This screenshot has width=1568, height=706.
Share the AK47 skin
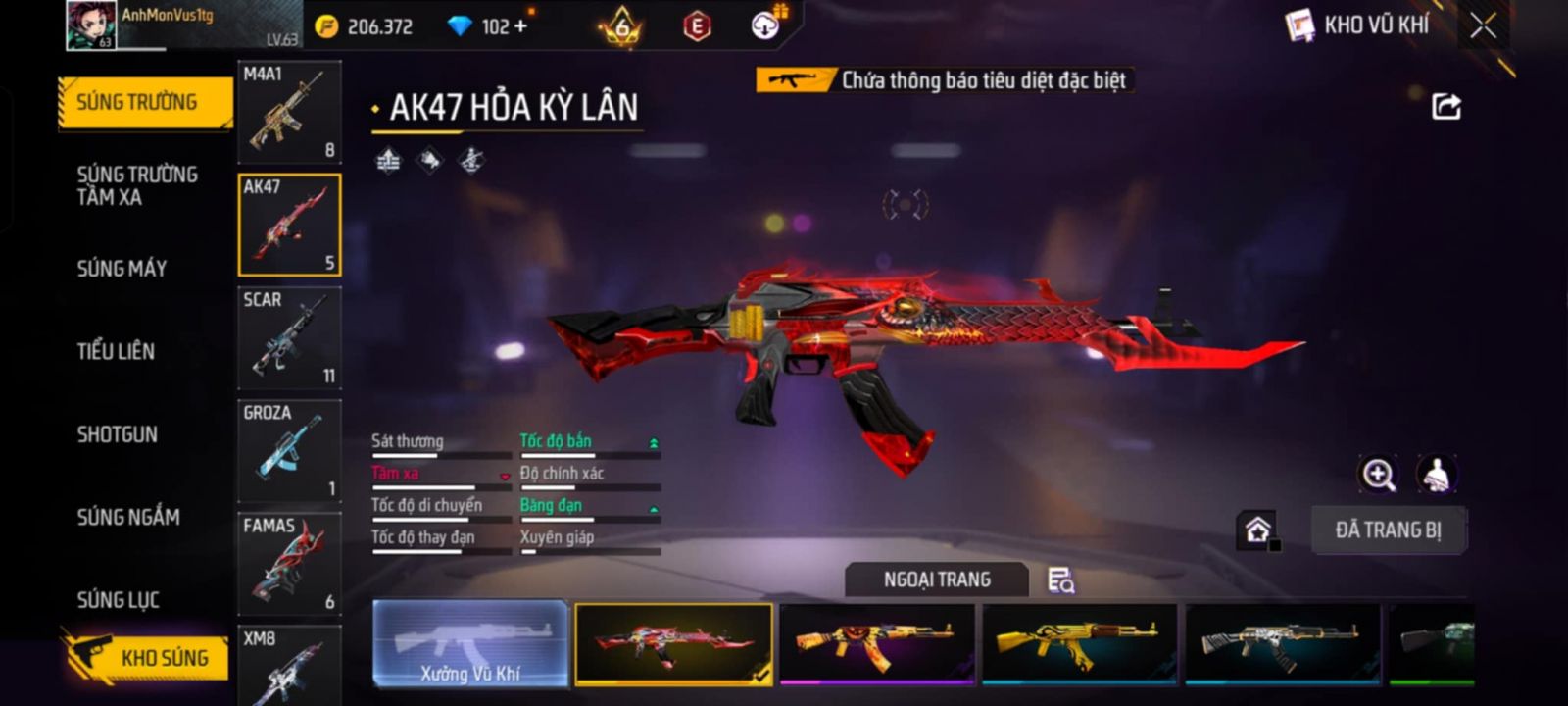click(1445, 106)
